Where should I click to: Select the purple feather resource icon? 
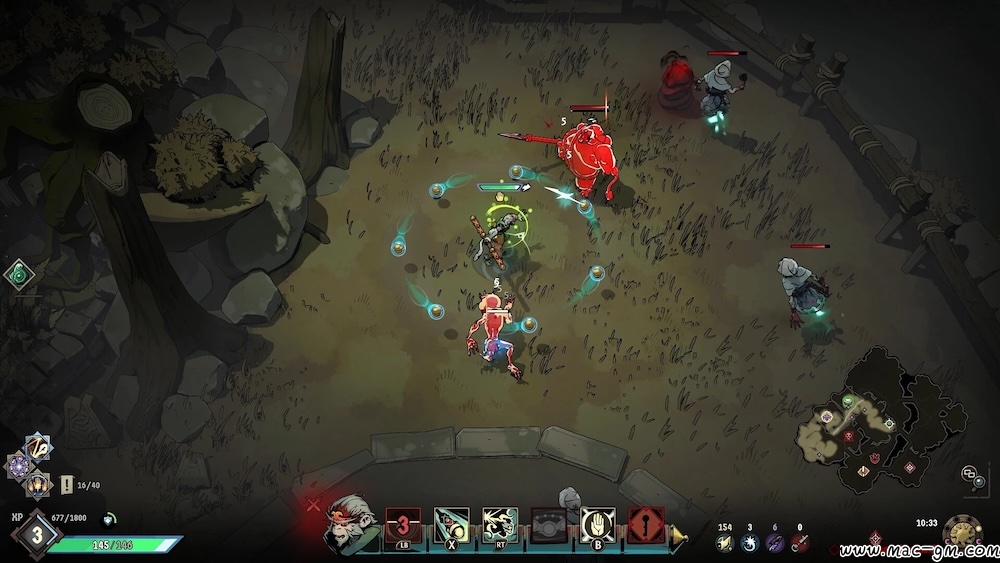click(x=775, y=541)
